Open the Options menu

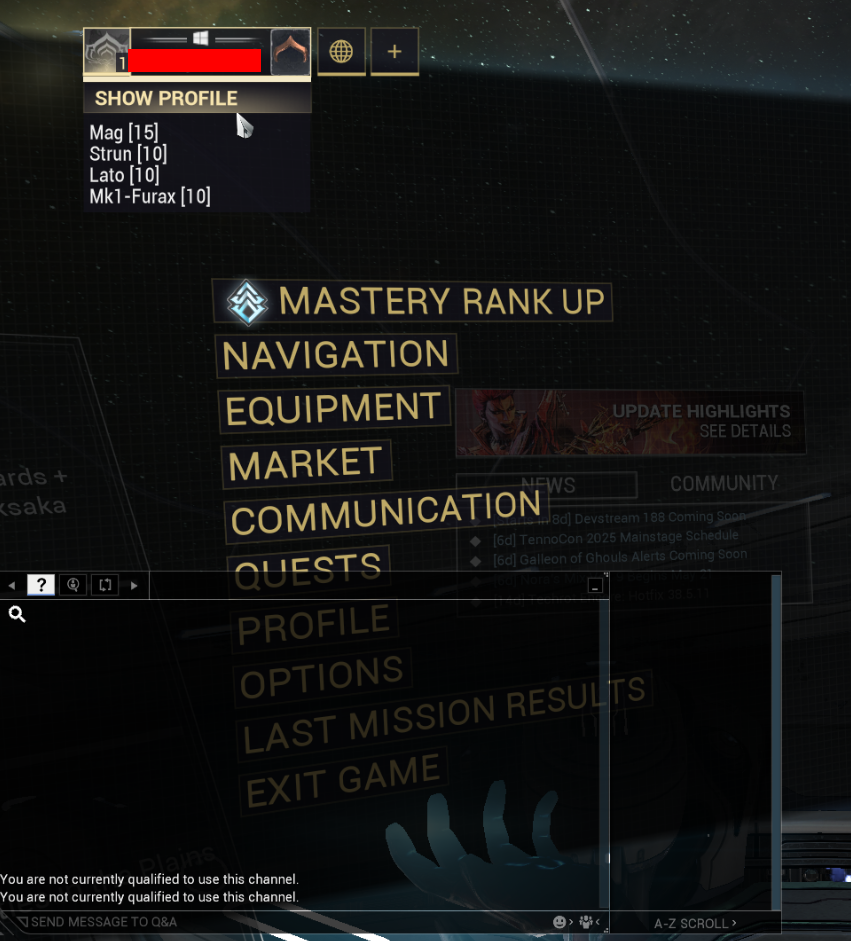pos(322,679)
